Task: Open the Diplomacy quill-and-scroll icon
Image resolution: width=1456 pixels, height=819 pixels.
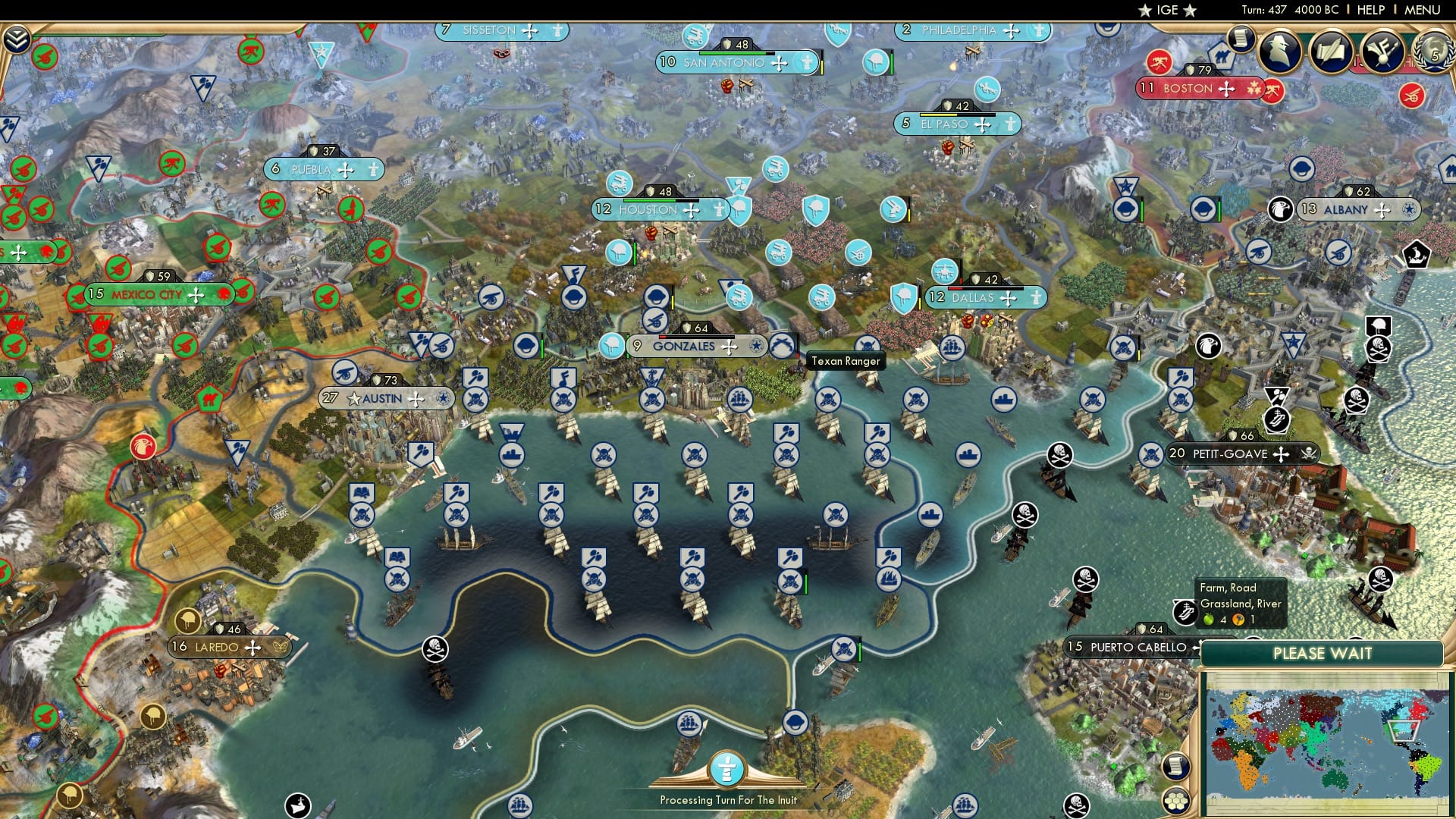Action: pos(1332,52)
